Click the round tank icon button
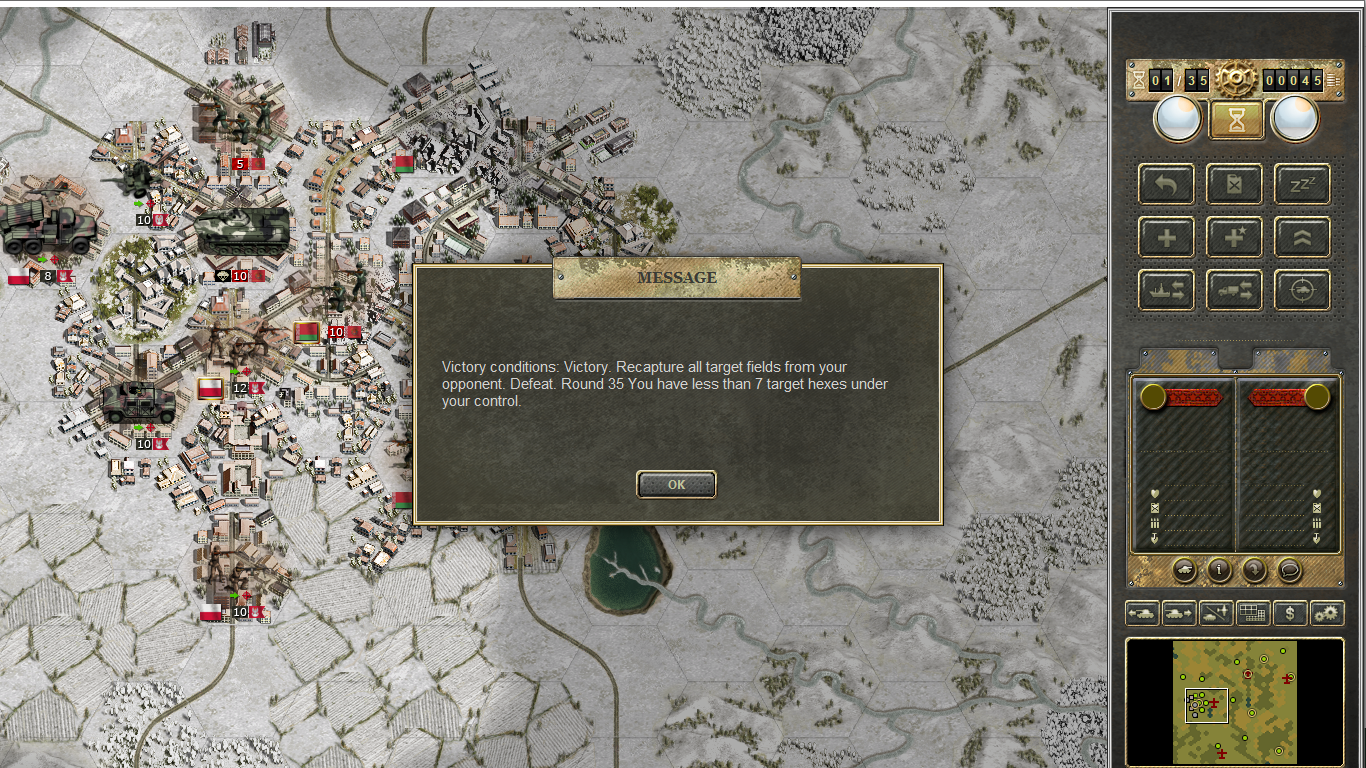This screenshot has width=1366, height=768. coord(1184,570)
